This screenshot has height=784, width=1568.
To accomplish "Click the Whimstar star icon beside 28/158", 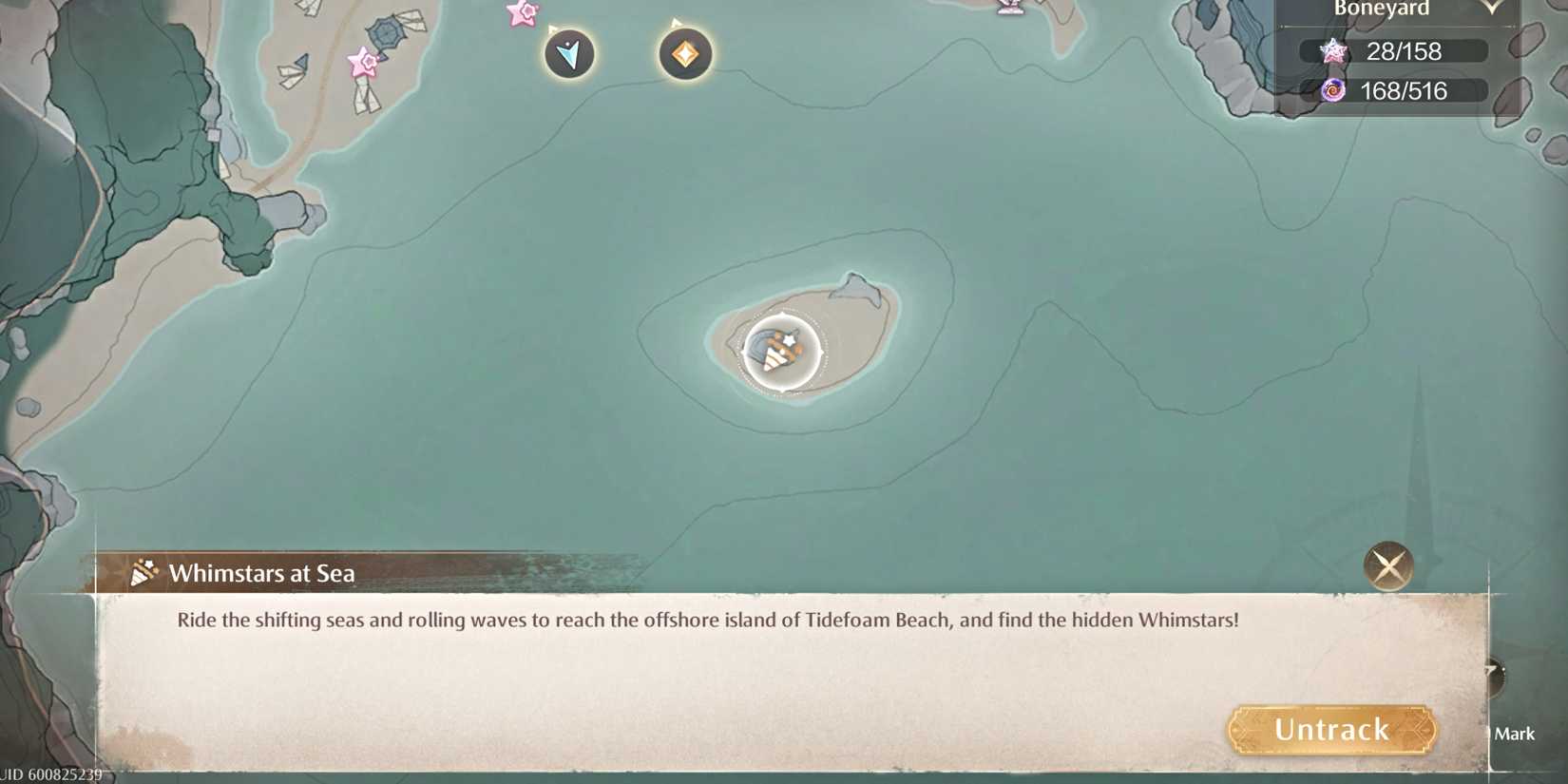I will [1333, 51].
